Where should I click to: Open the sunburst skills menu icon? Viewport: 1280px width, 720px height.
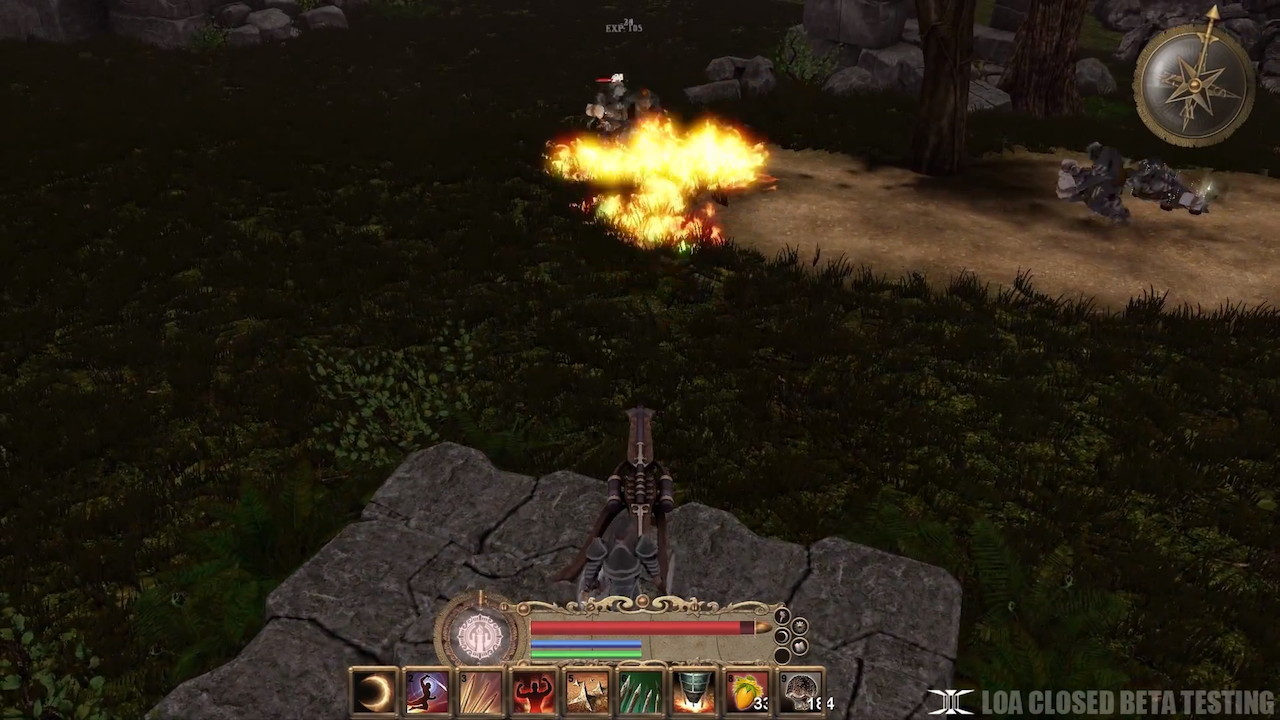pos(800,627)
